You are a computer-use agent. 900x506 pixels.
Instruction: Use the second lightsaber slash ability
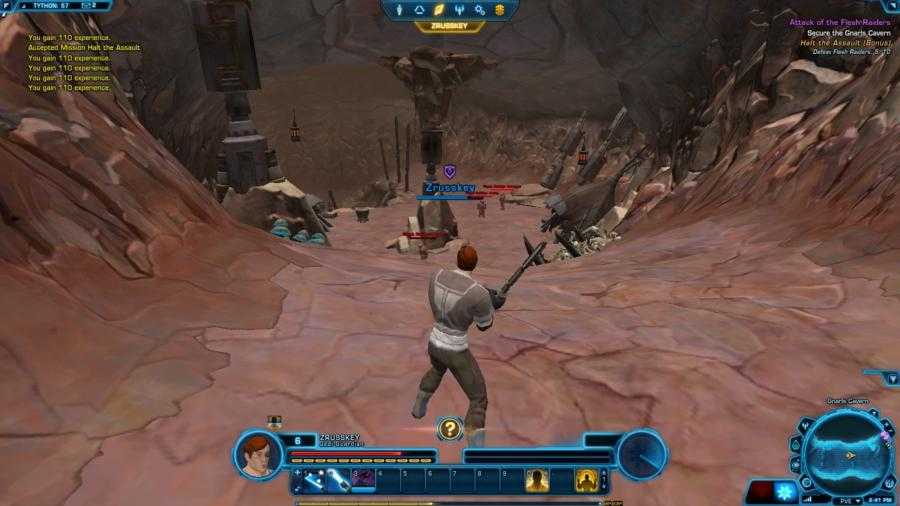coord(338,480)
